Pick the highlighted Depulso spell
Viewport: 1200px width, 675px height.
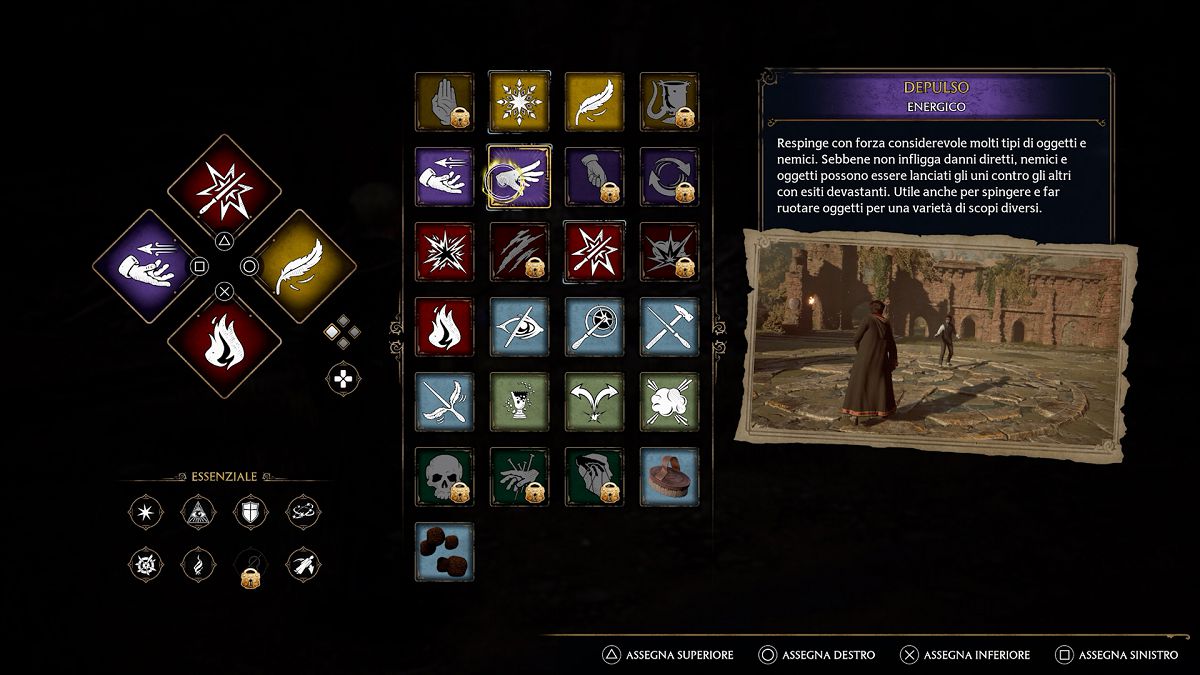pos(519,177)
